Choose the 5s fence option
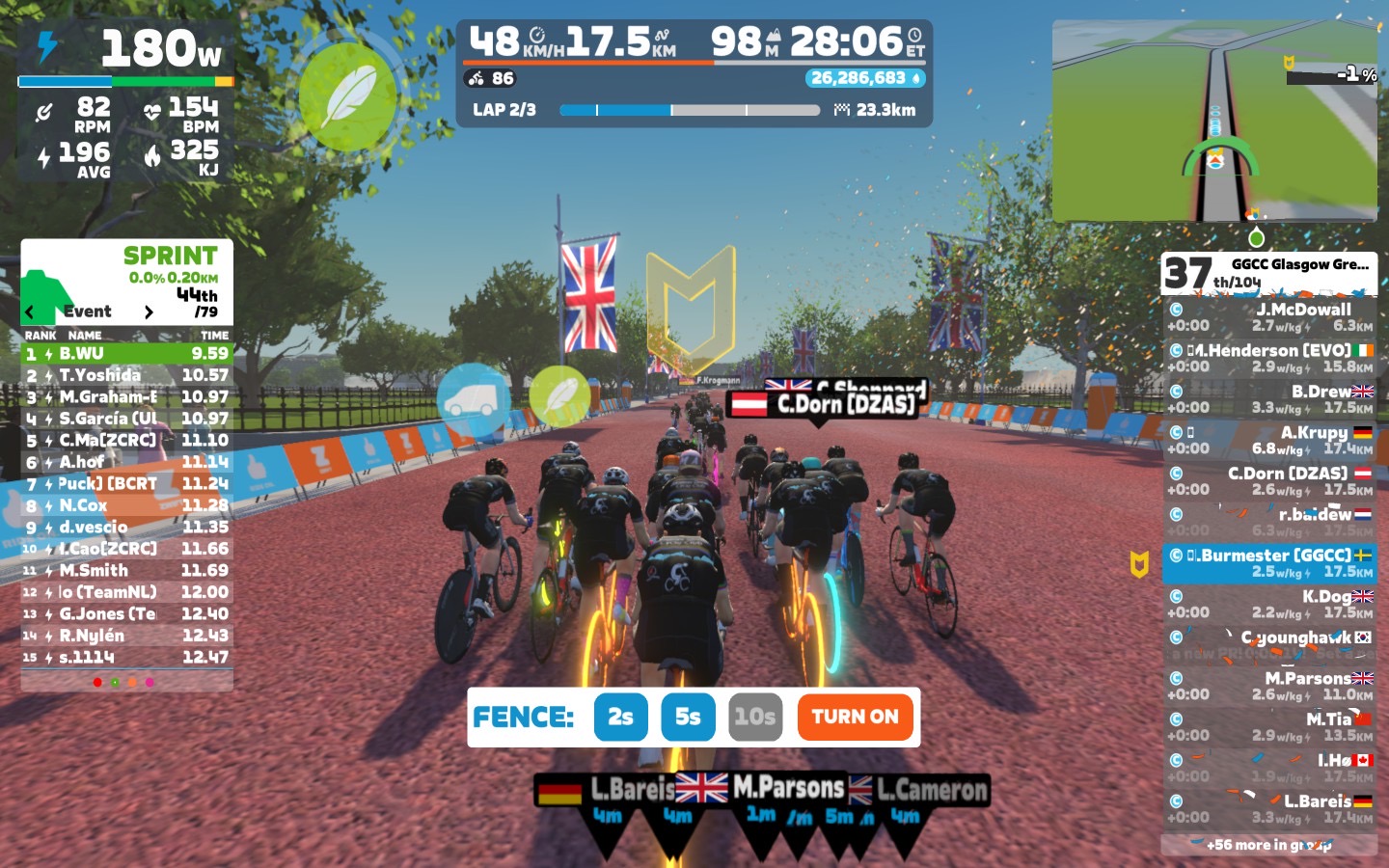 click(688, 717)
